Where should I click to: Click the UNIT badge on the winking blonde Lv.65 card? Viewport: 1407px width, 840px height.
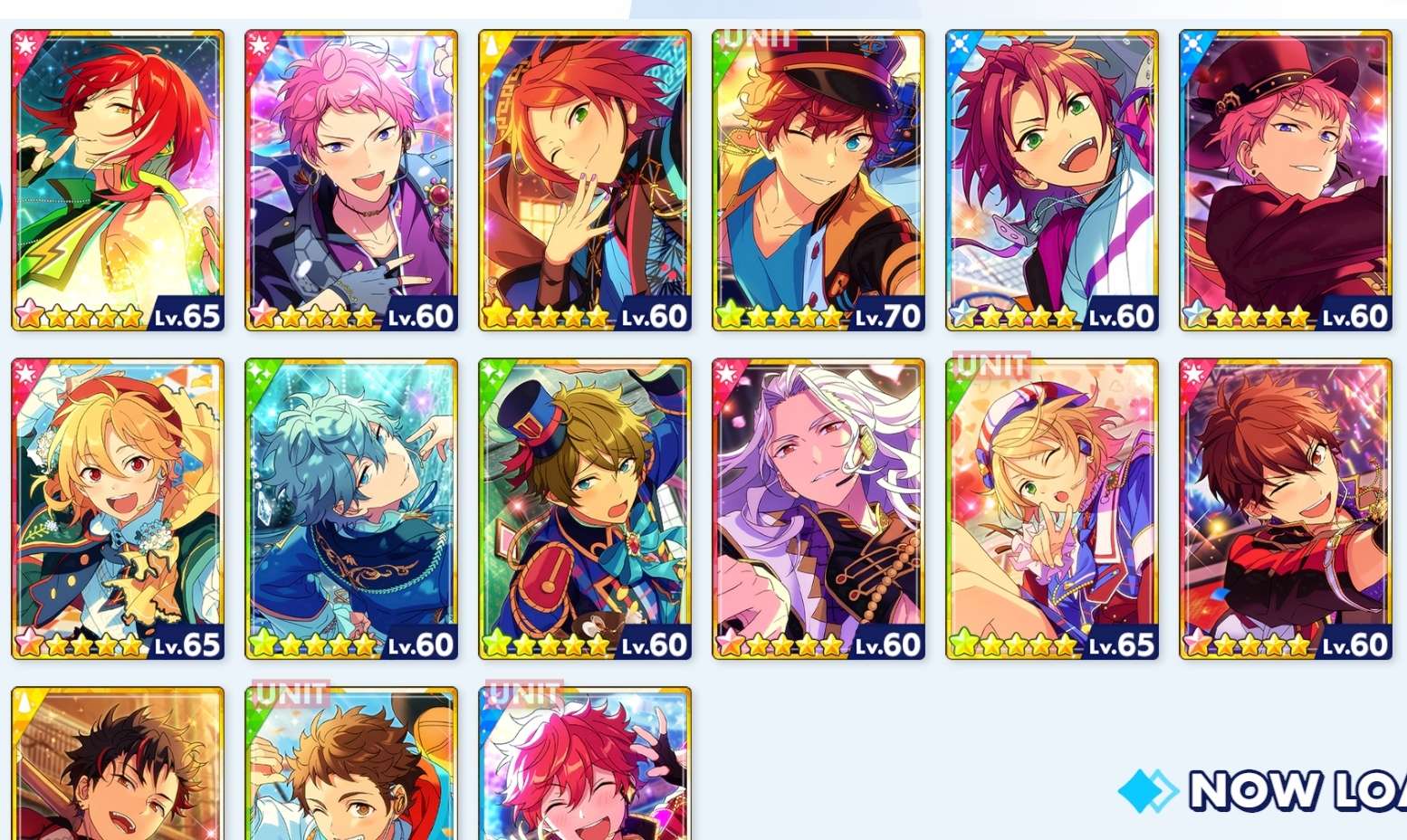(992, 367)
